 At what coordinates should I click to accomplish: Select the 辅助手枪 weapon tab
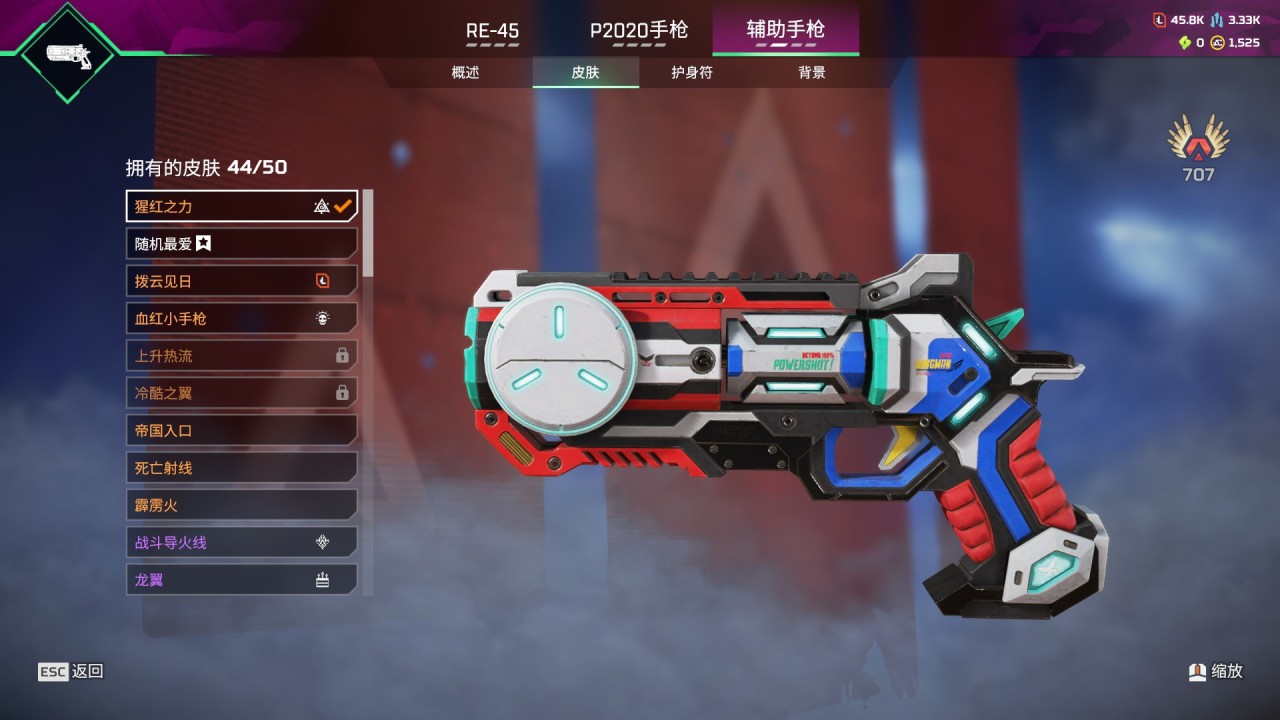(x=785, y=30)
